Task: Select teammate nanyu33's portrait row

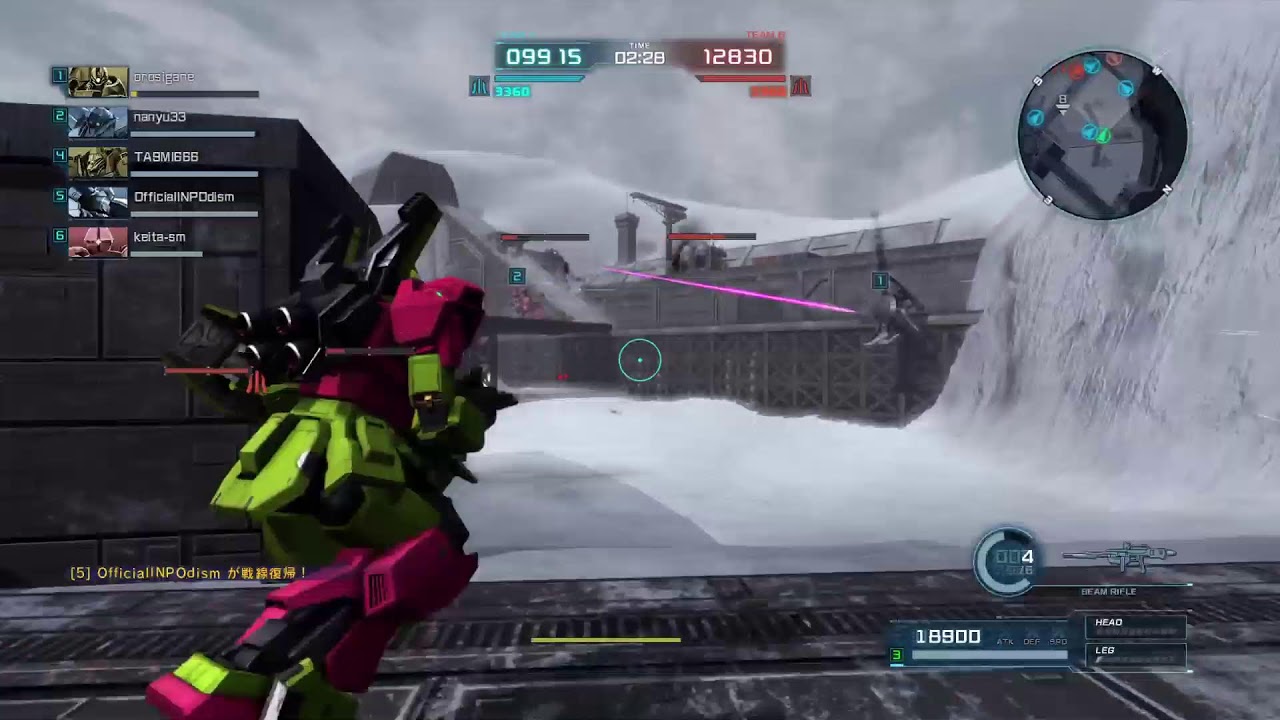Action: point(160,120)
